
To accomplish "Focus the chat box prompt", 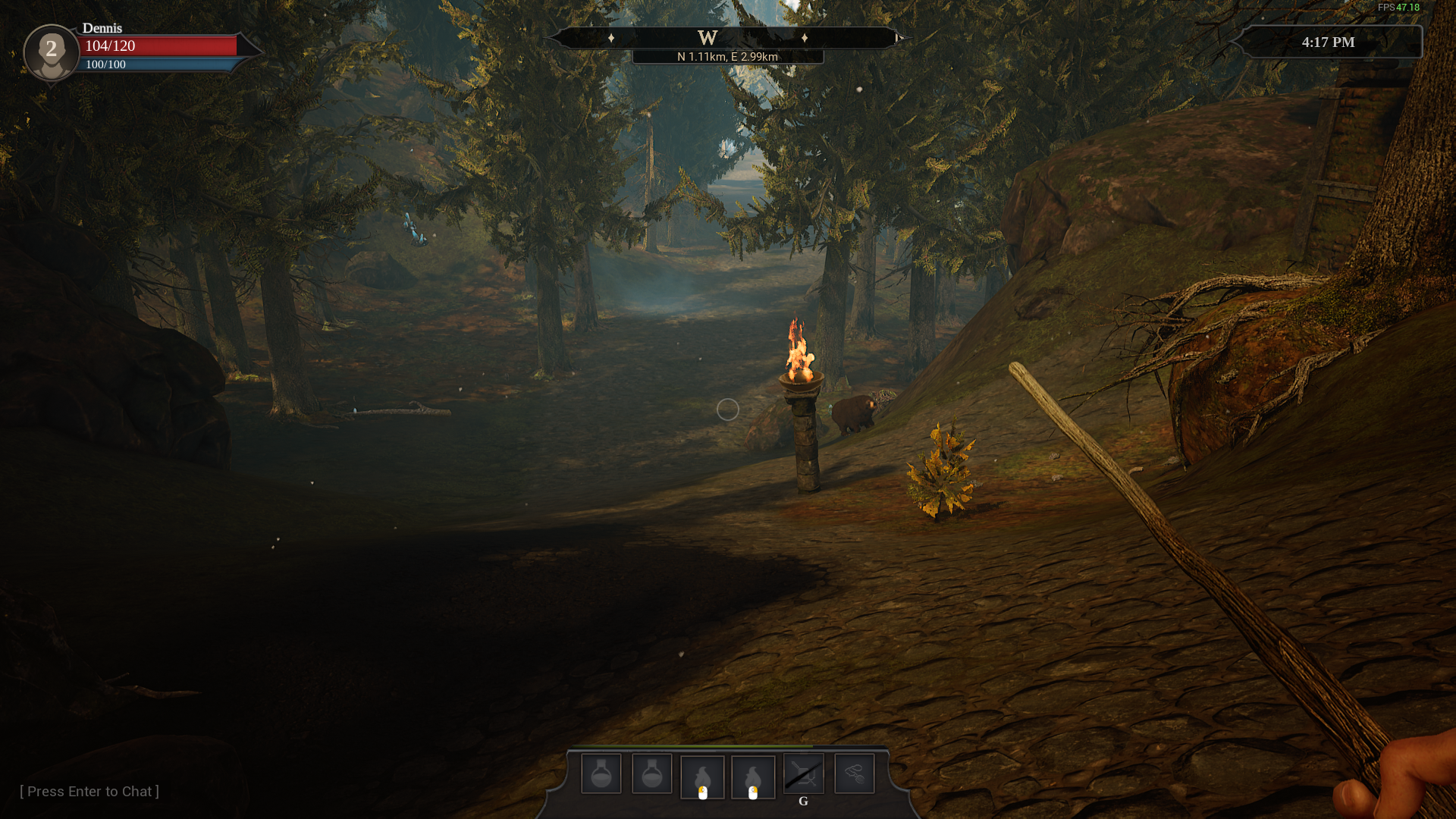I will (x=89, y=792).
